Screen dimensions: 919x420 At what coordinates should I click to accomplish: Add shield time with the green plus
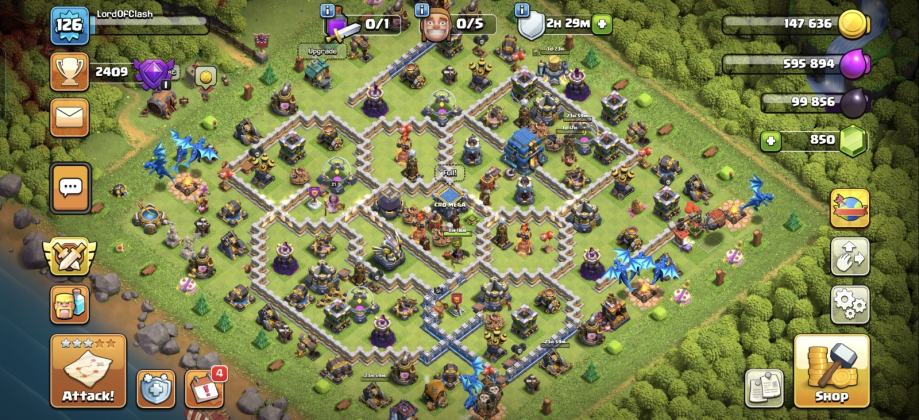coord(601,24)
